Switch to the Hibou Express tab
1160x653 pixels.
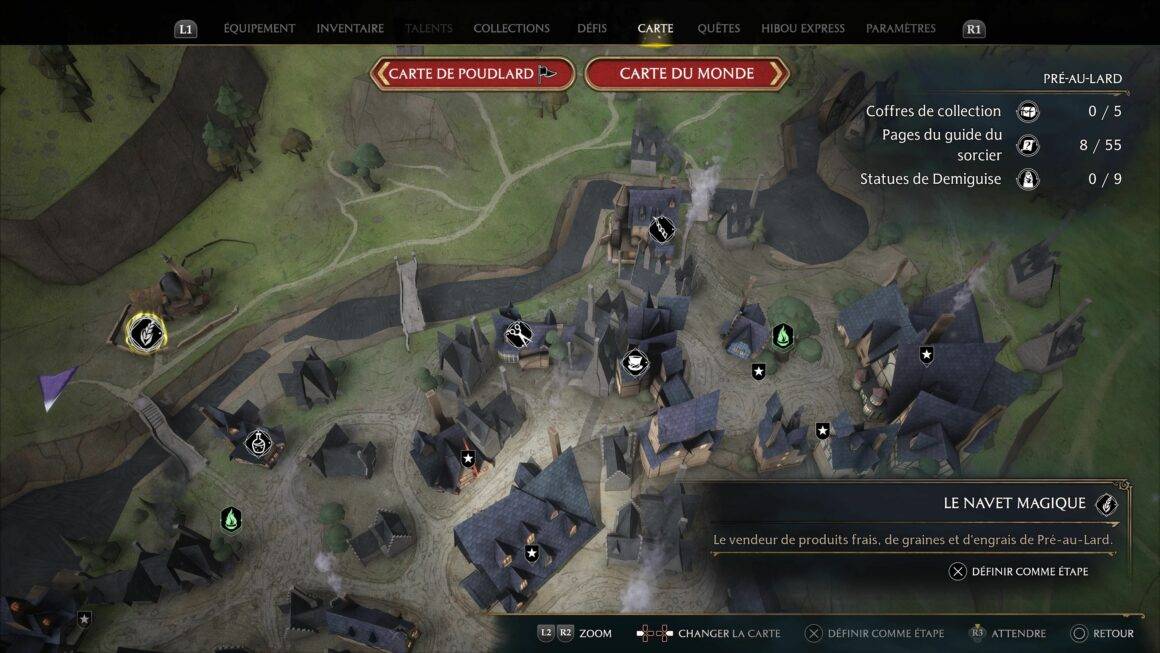[802, 29]
